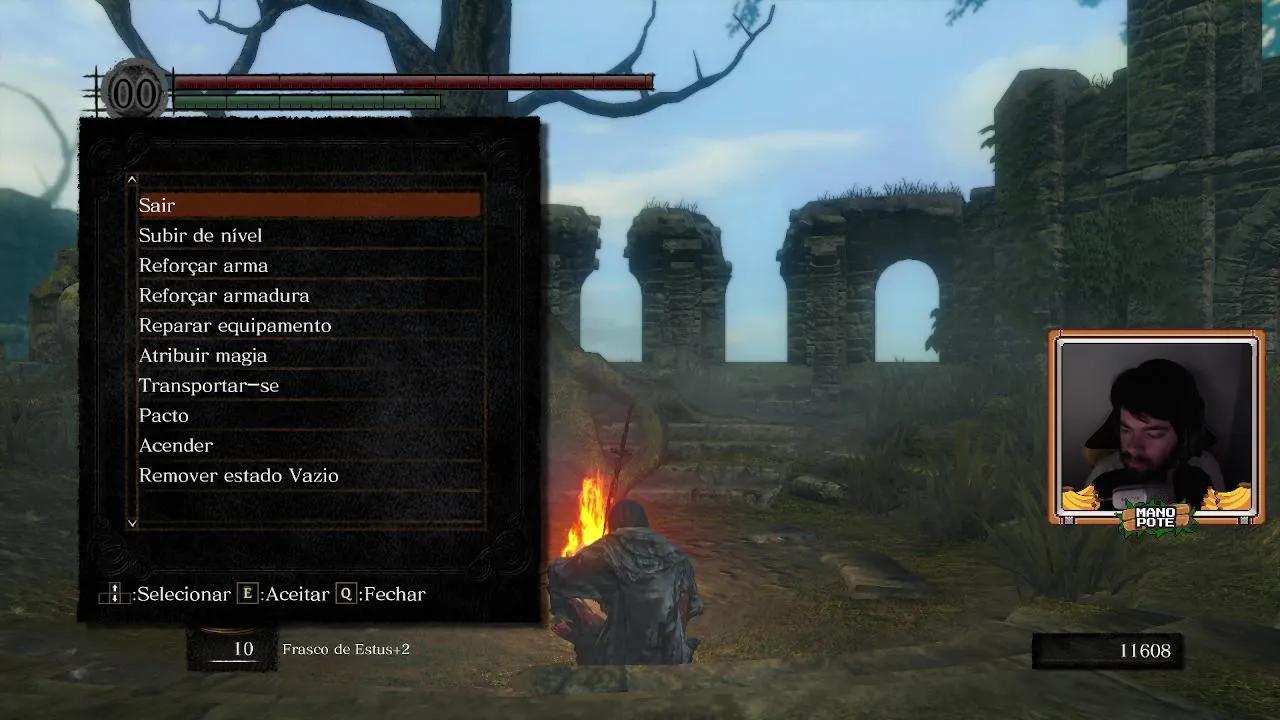The height and width of the screenshot is (720, 1280).
Task: Select the Sair menu option
Action: [x=309, y=205]
